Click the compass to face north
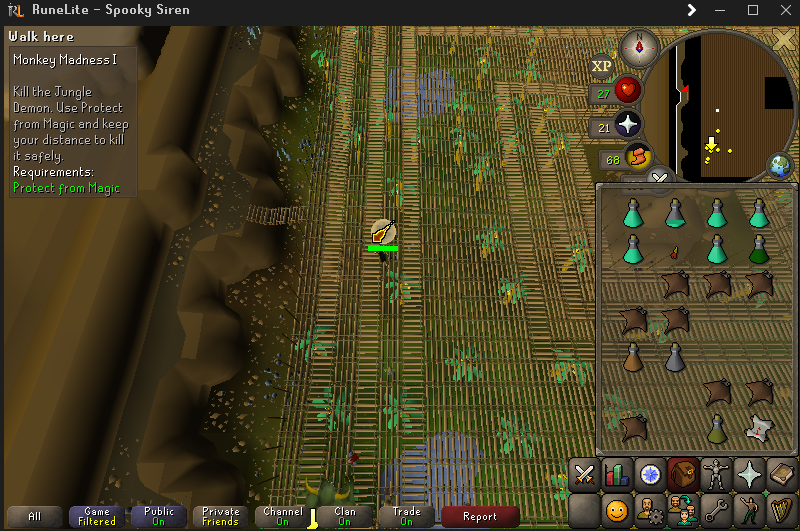 pos(637,45)
